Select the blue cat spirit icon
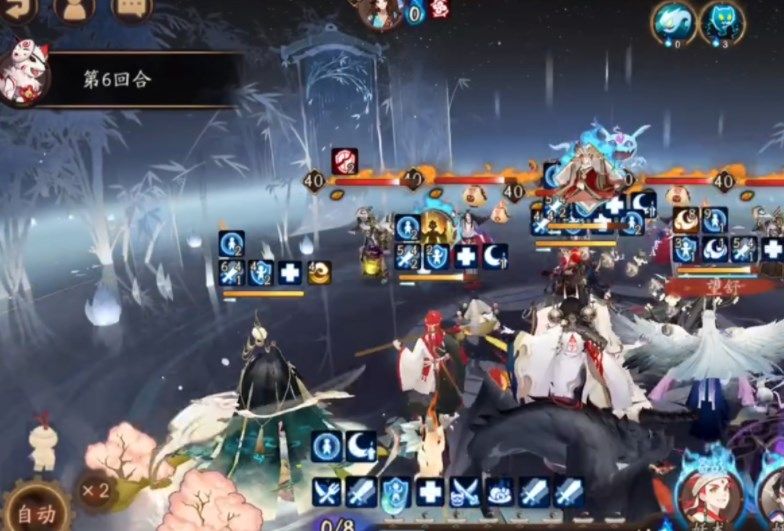 point(721,21)
